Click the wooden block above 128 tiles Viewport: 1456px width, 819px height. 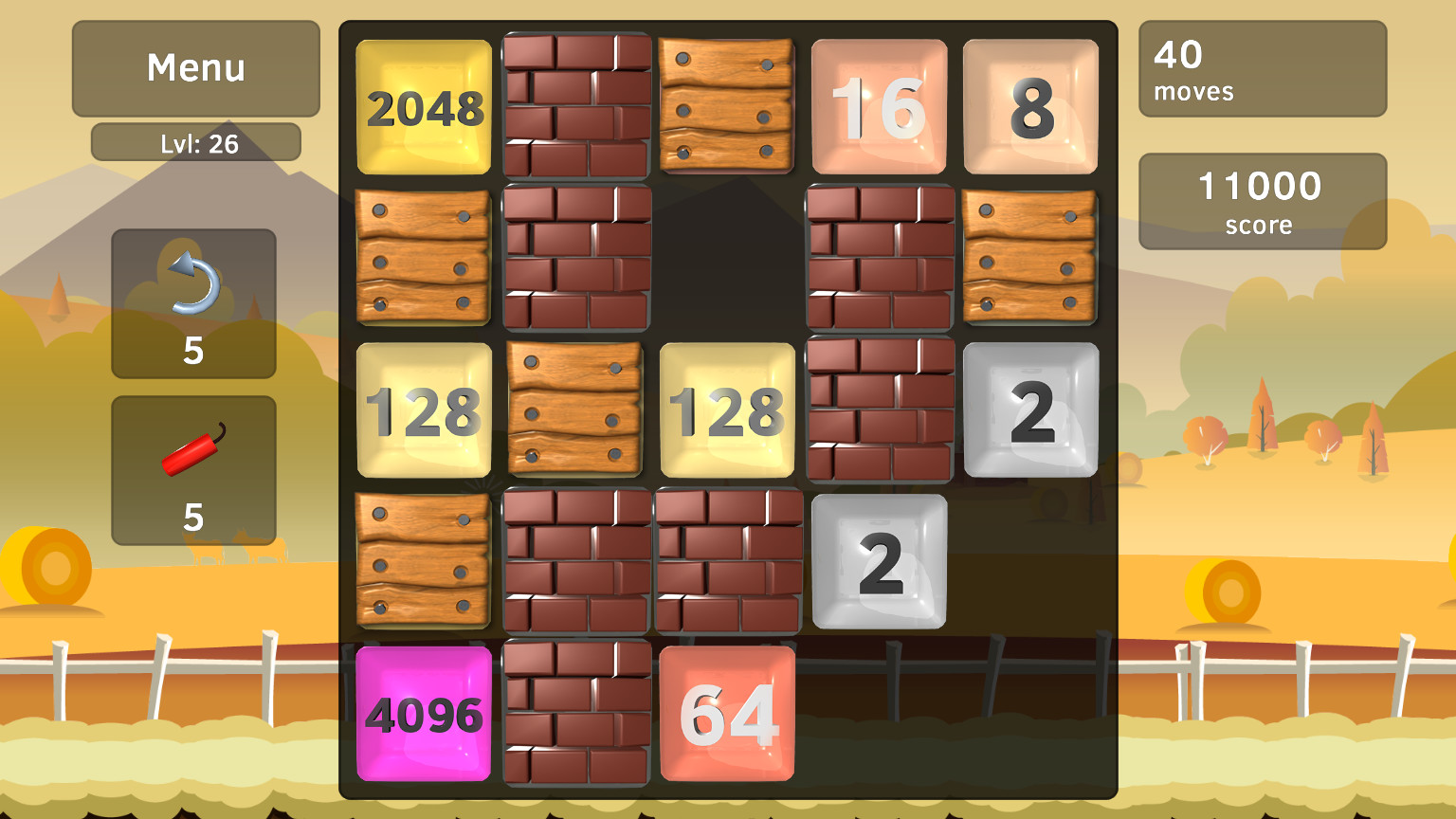(x=574, y=409)
